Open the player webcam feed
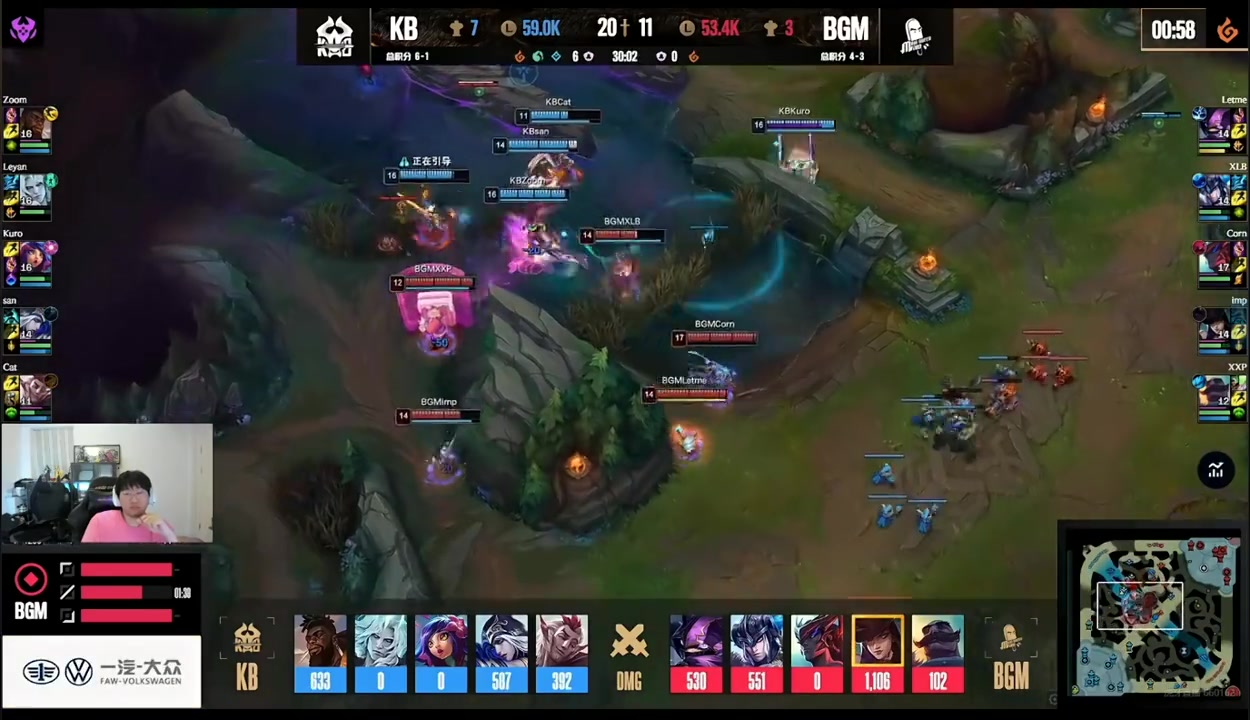Viewport: 1250px width, 720px height. [x=107, y=484]
